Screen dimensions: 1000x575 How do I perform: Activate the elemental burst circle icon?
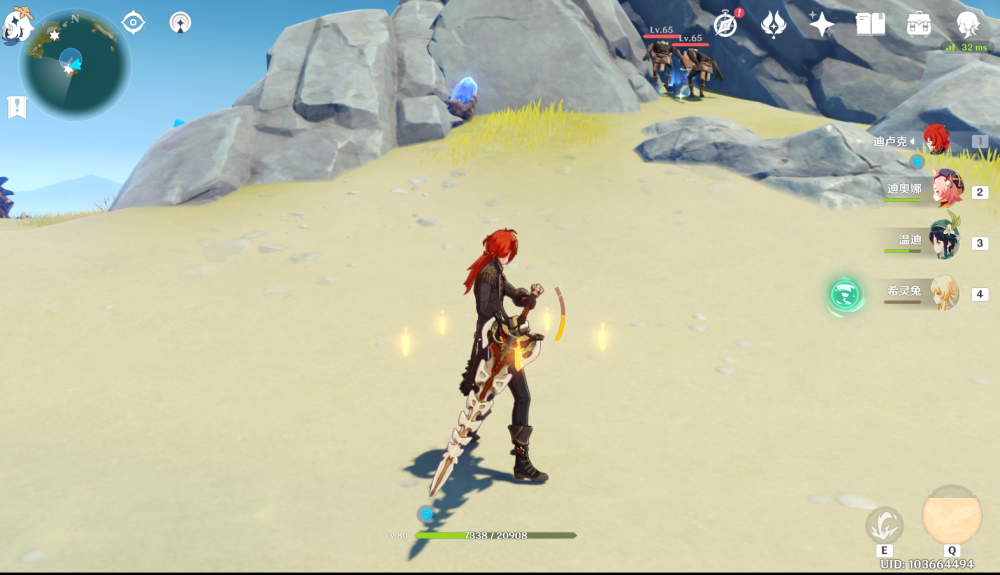(x=951, y=516)
